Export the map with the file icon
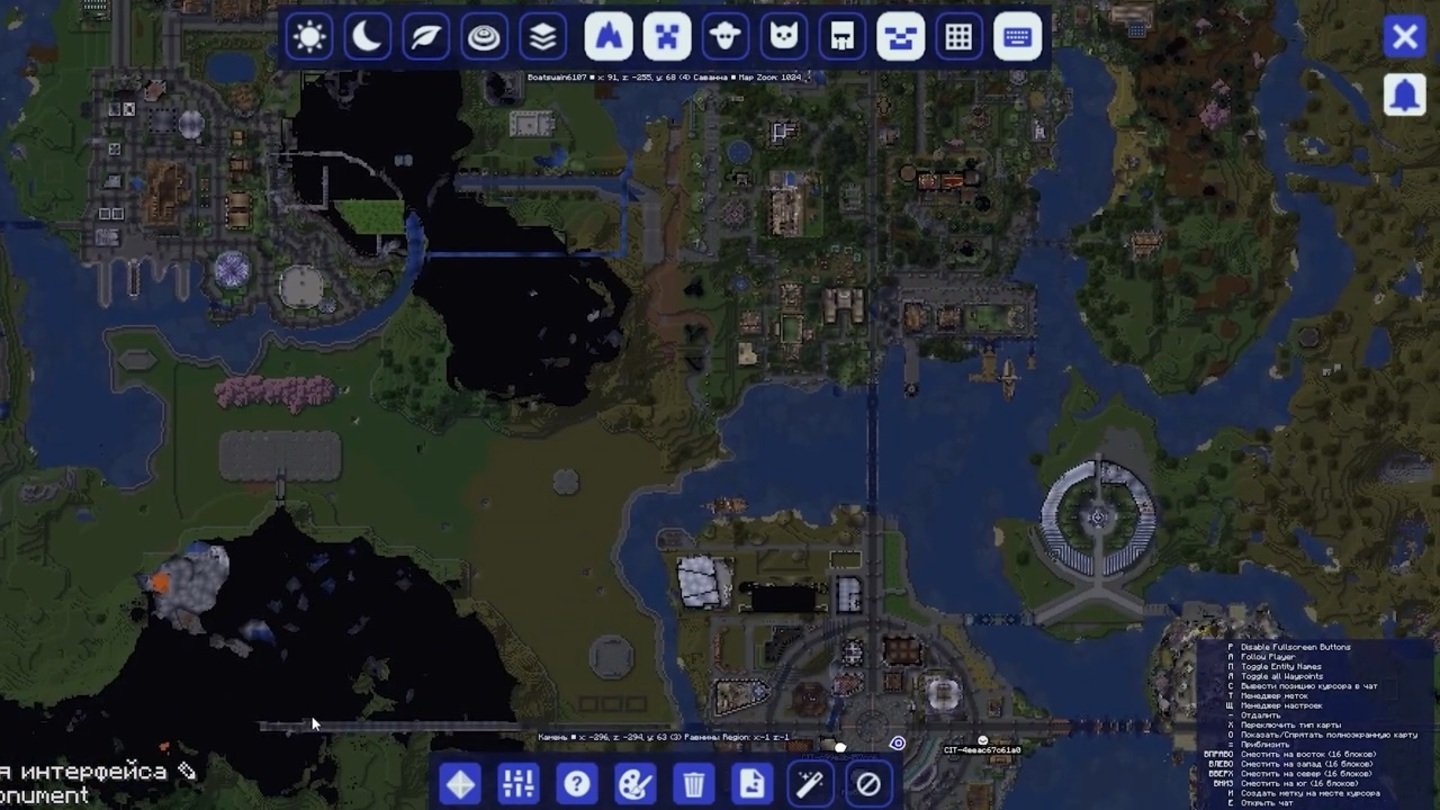This screenshot has height=810, width=1440. pyautogui.click(x=751, y=785)
